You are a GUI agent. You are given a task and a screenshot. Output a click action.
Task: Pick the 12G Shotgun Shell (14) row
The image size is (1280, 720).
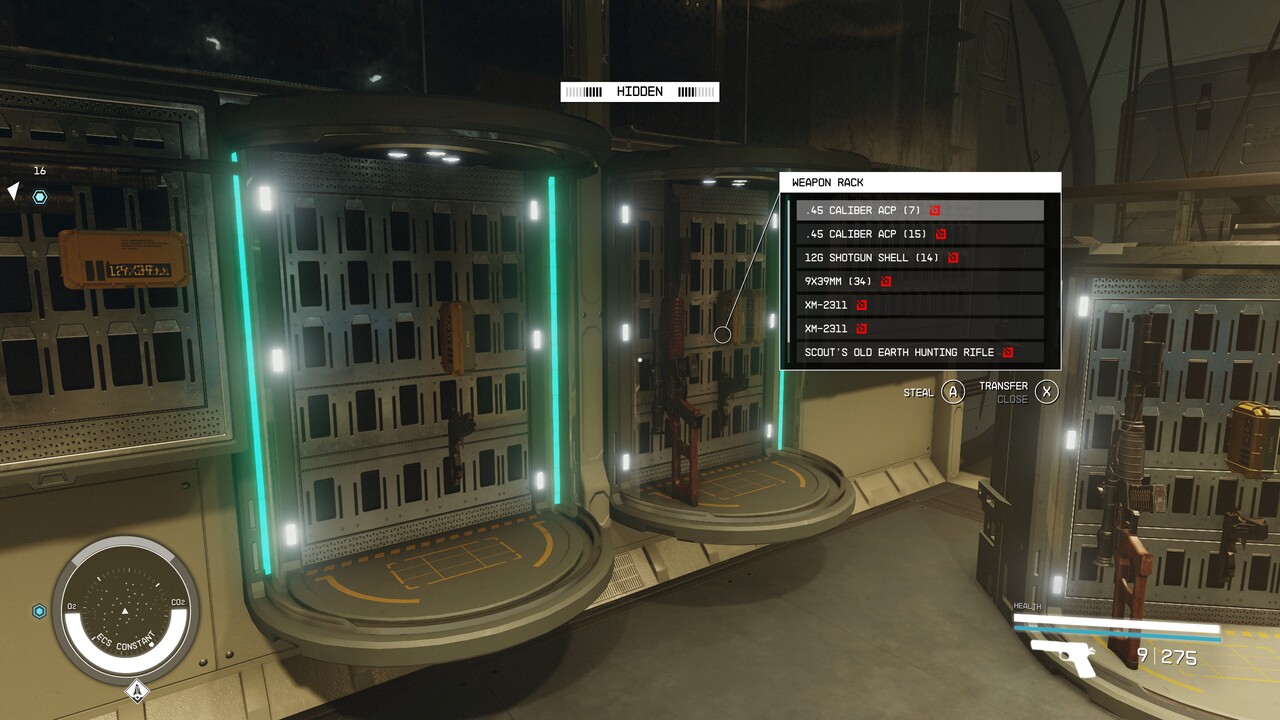(x=919, y=257)
